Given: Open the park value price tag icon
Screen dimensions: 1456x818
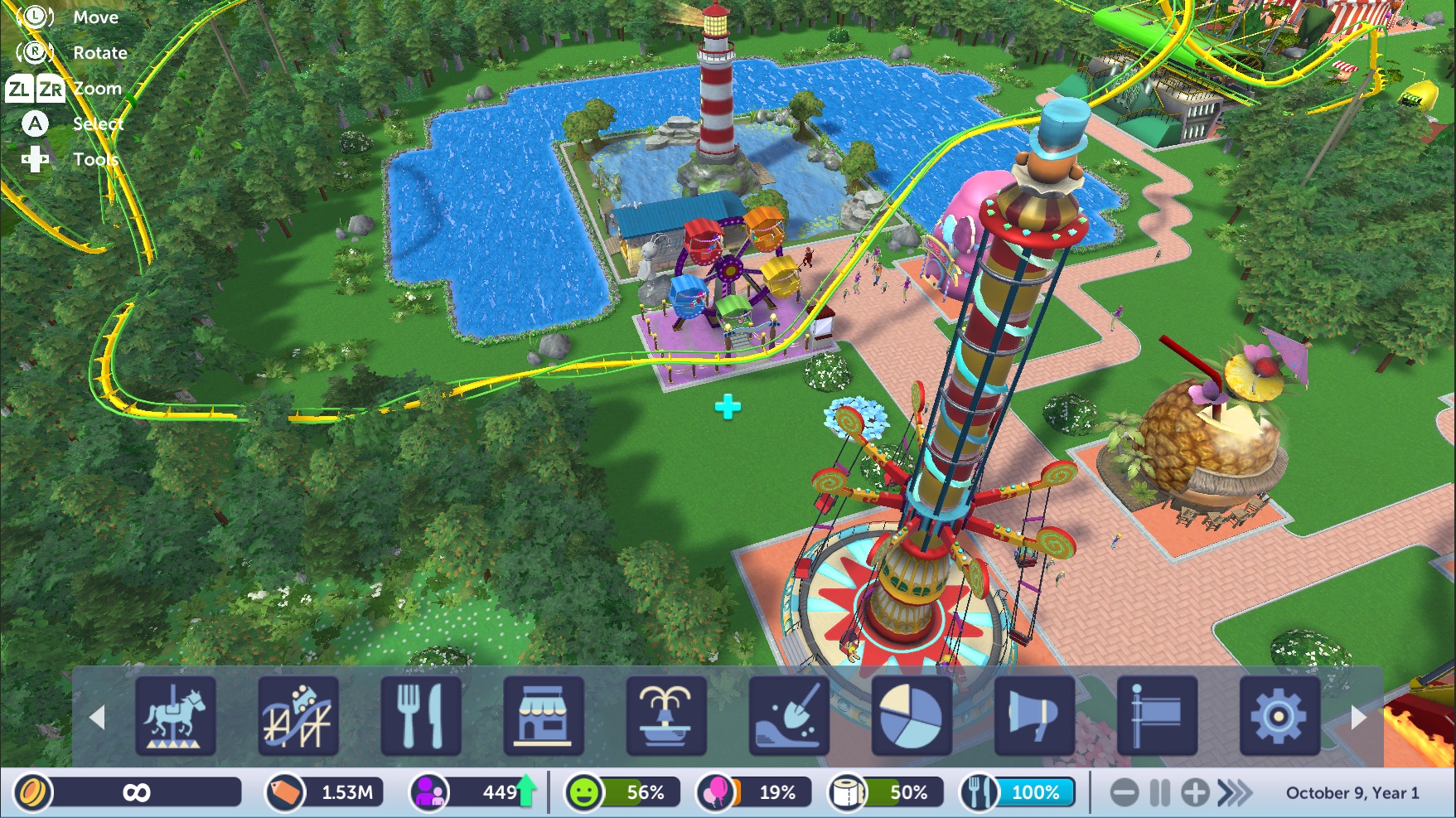Looking at the screenshot, I should coord(284,793).
